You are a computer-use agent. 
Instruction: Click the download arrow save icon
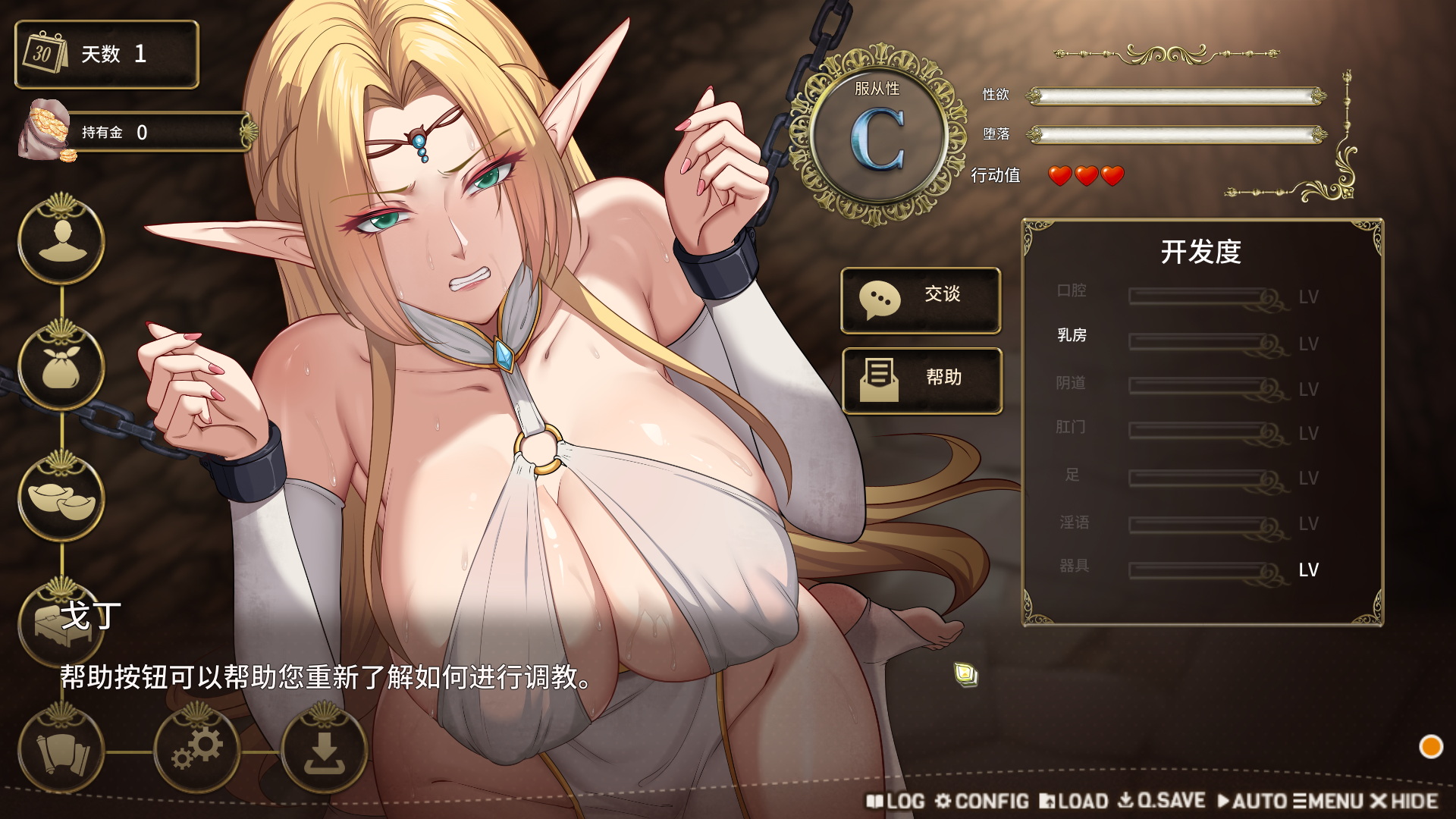[325, 749]
